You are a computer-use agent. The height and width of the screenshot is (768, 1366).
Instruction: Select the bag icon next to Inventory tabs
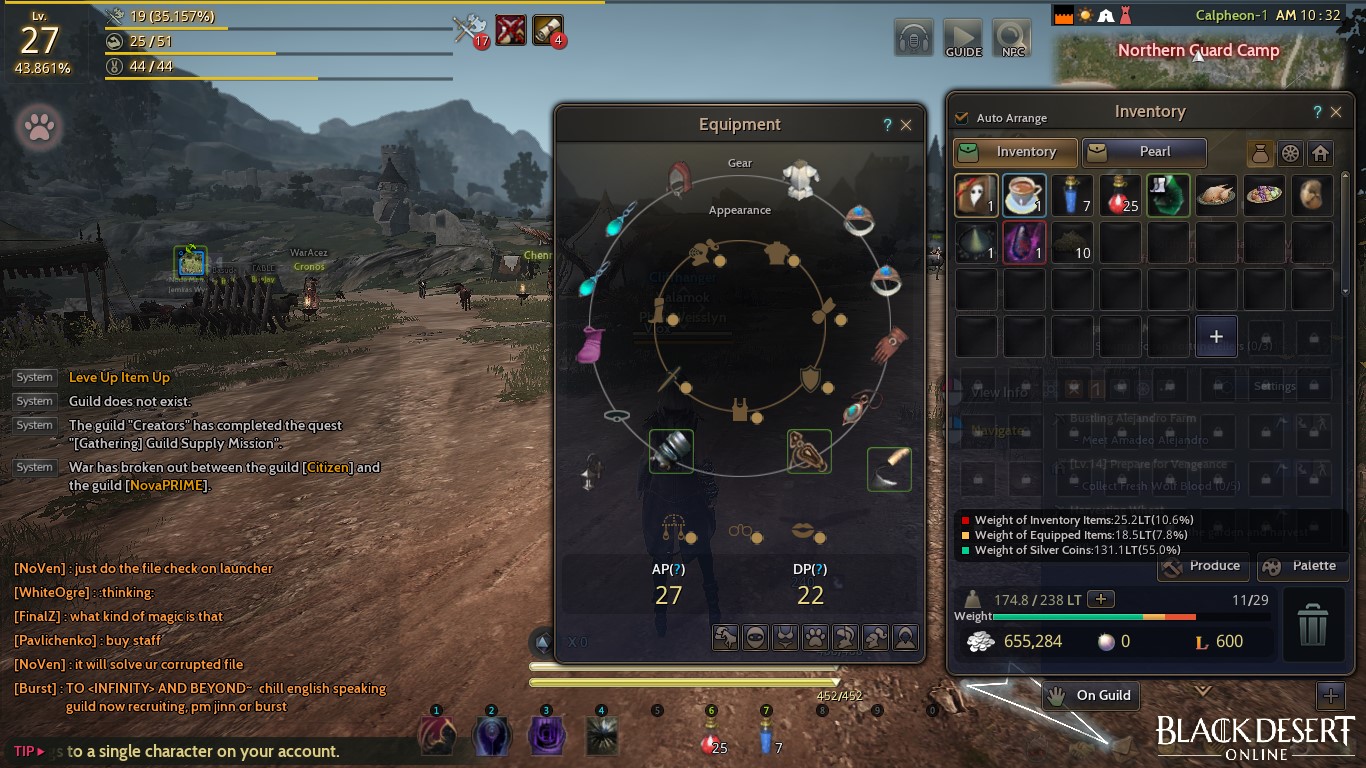point(1260,153)
